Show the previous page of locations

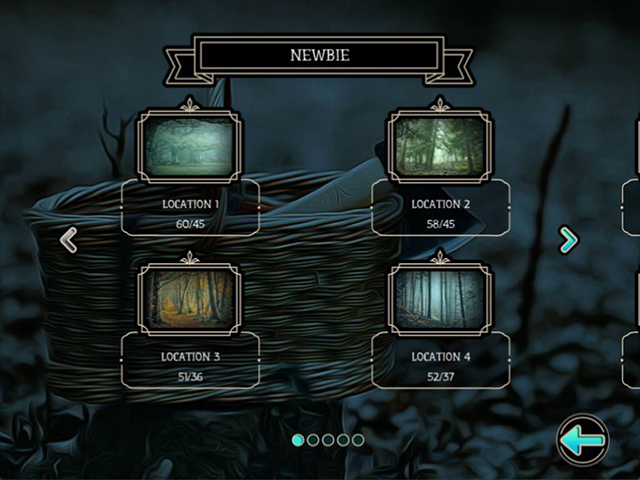click(x=69, y=240)
